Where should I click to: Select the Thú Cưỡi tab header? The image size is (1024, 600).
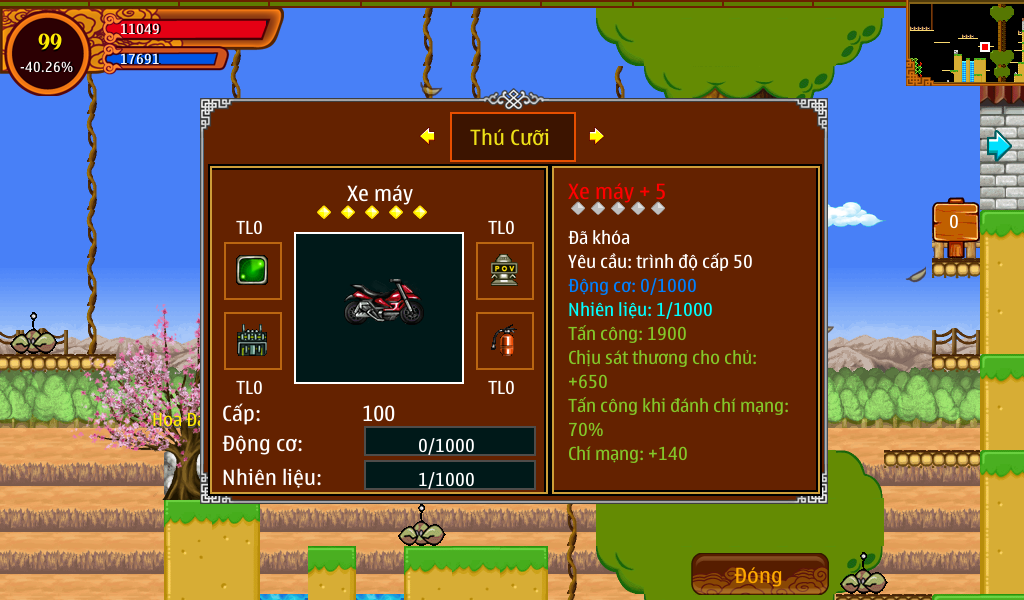click(x=512, y=137)
